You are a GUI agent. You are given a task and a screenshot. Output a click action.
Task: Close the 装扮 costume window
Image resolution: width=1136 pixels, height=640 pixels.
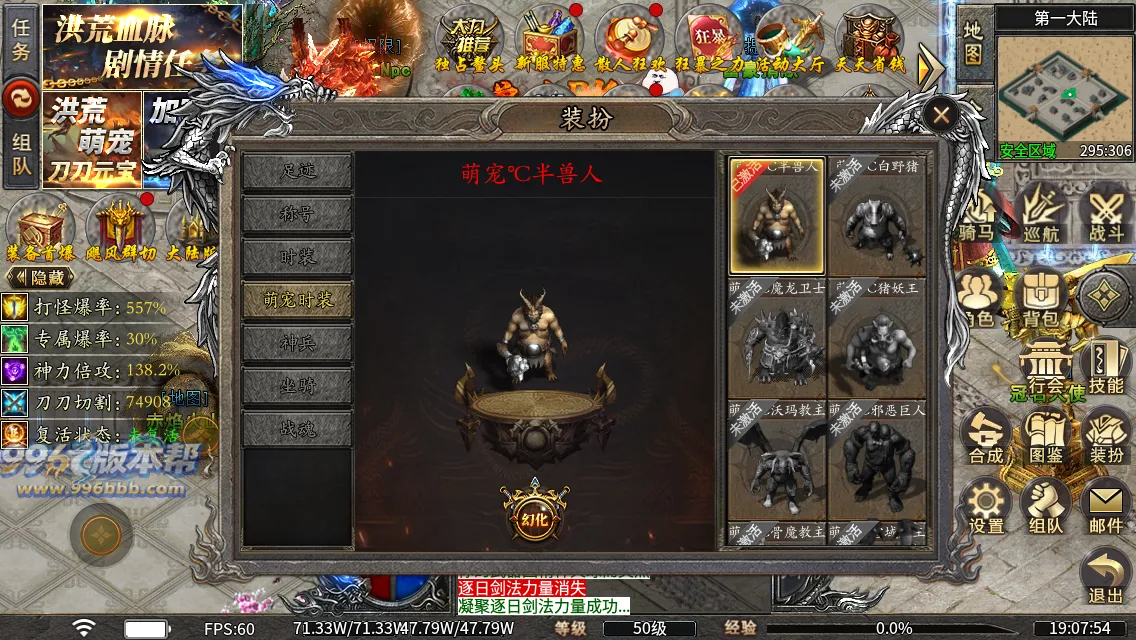click(x=940, y=115)
